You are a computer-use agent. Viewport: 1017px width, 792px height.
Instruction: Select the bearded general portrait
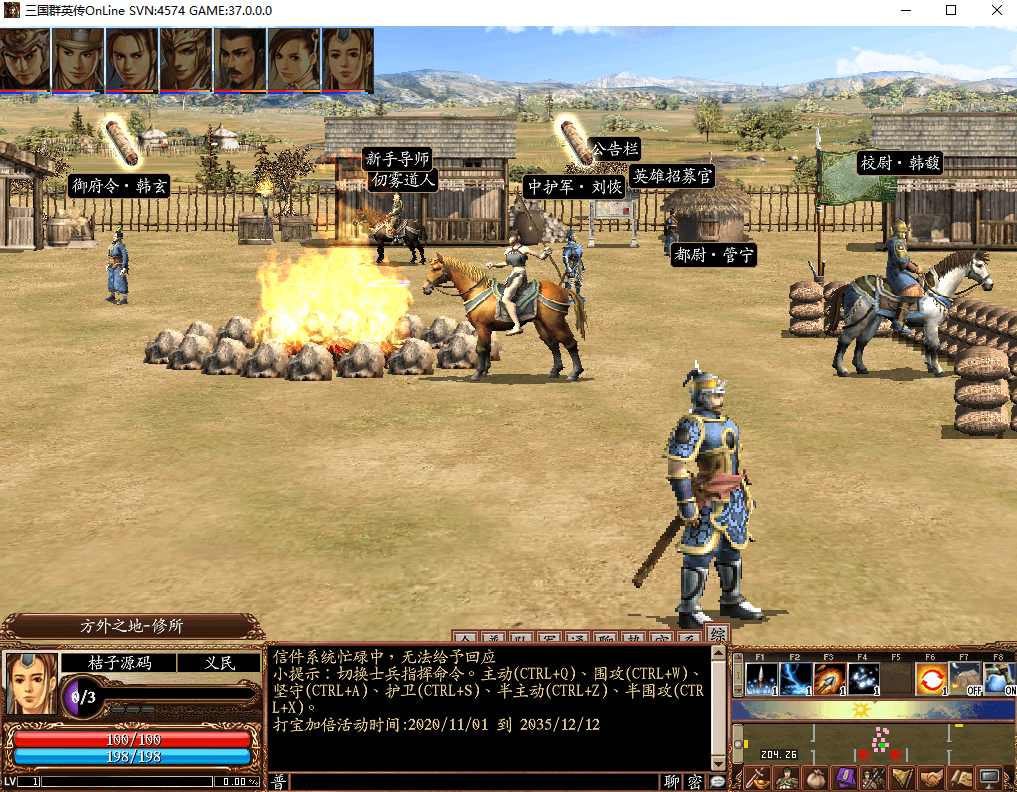point(240,59)
